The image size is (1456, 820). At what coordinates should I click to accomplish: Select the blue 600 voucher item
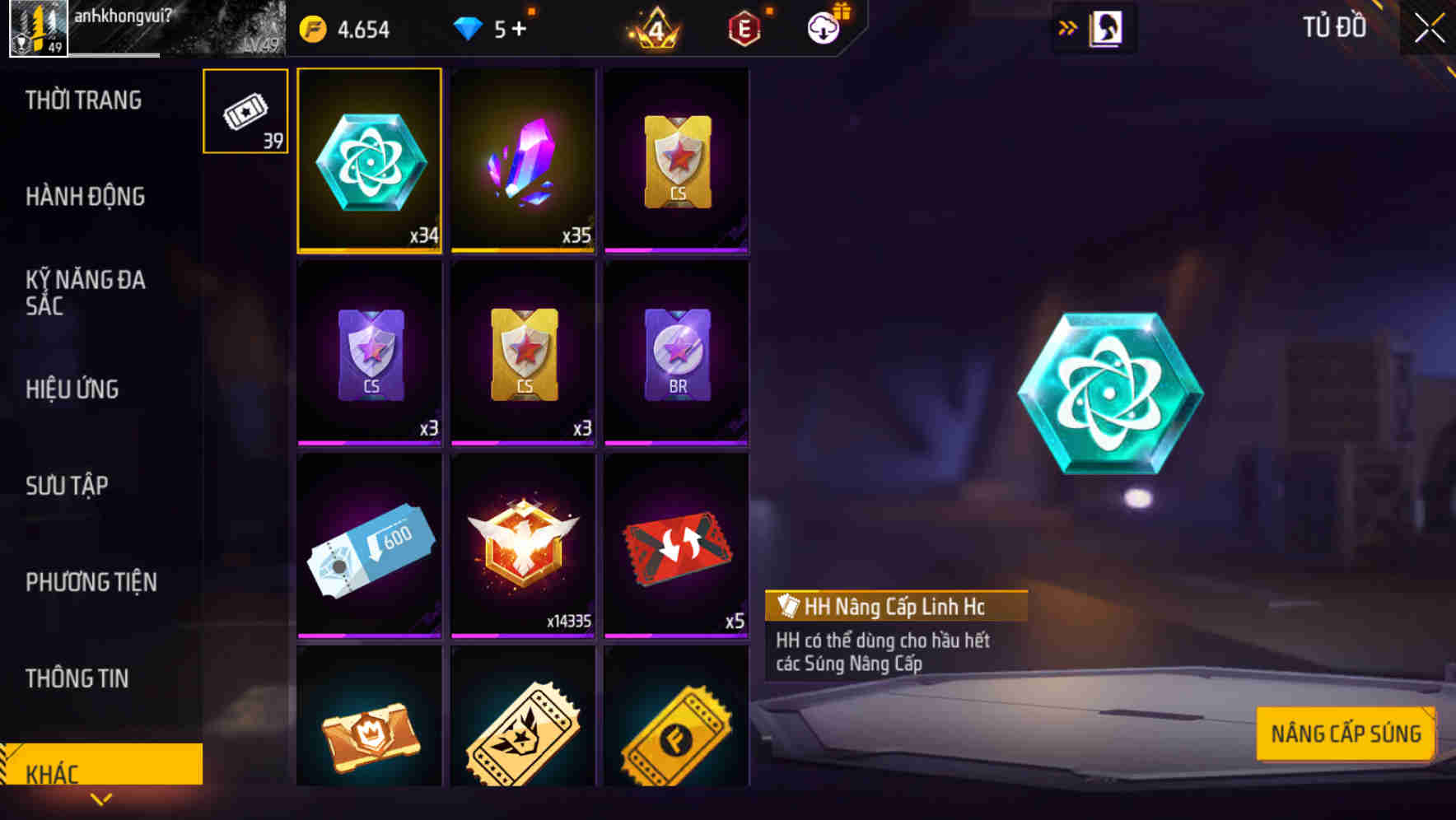pyautogui.click(x=369, y=543)
